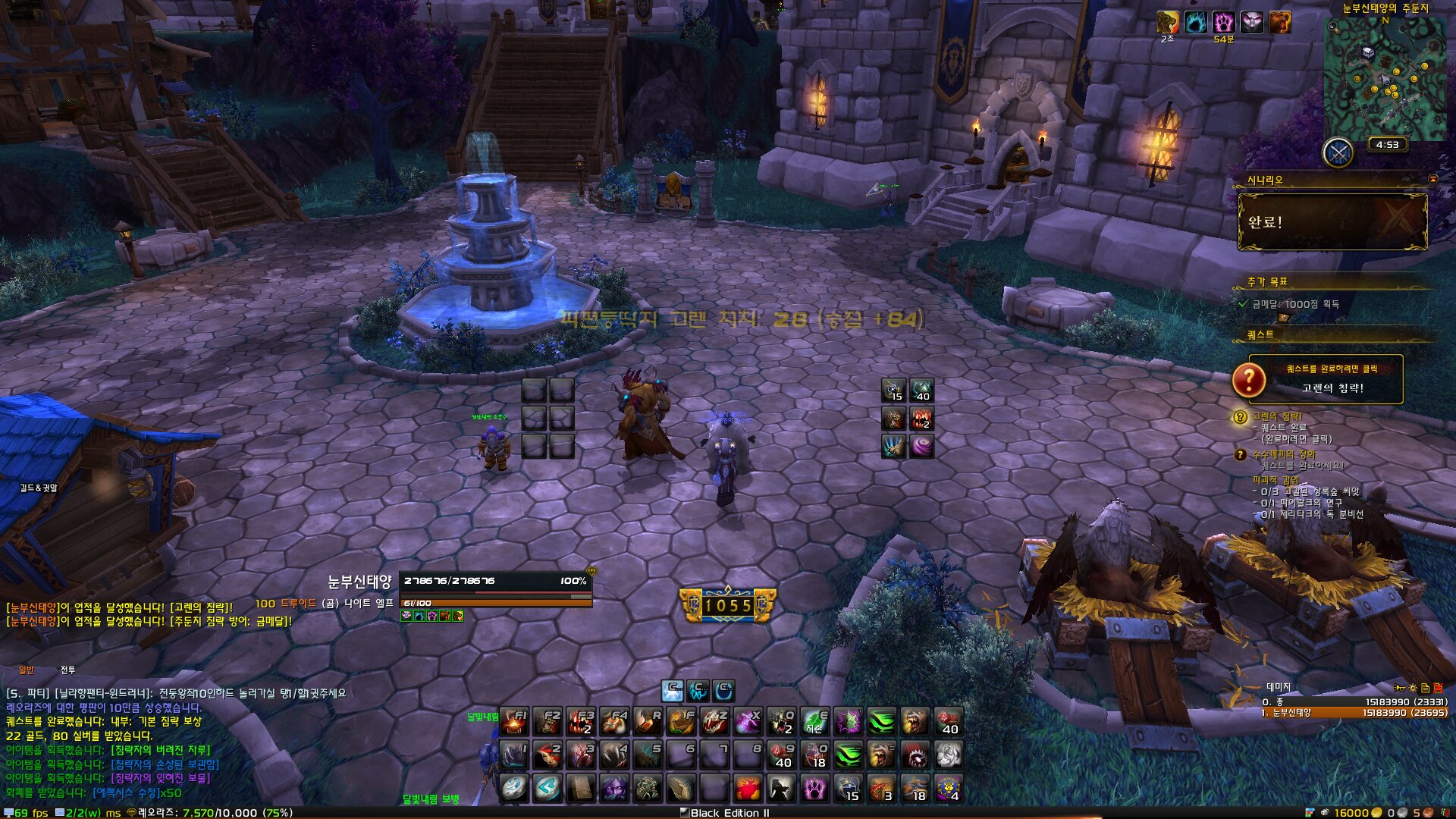1456x819 pixels.
Task: Use the ability bound to Z
Action: tap(714, 721)
